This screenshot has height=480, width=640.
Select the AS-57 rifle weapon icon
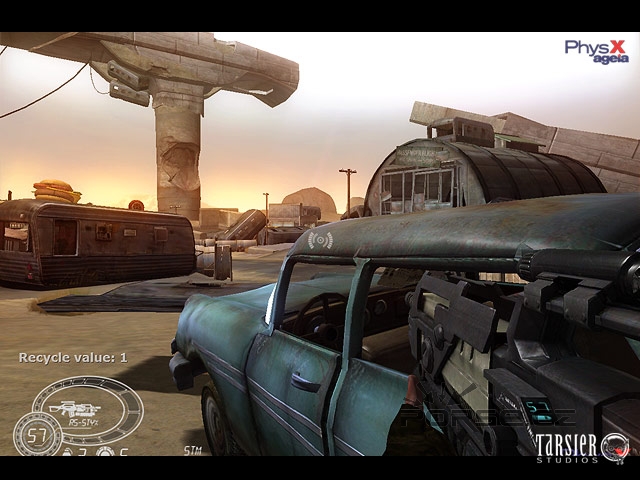pos(73,408)
